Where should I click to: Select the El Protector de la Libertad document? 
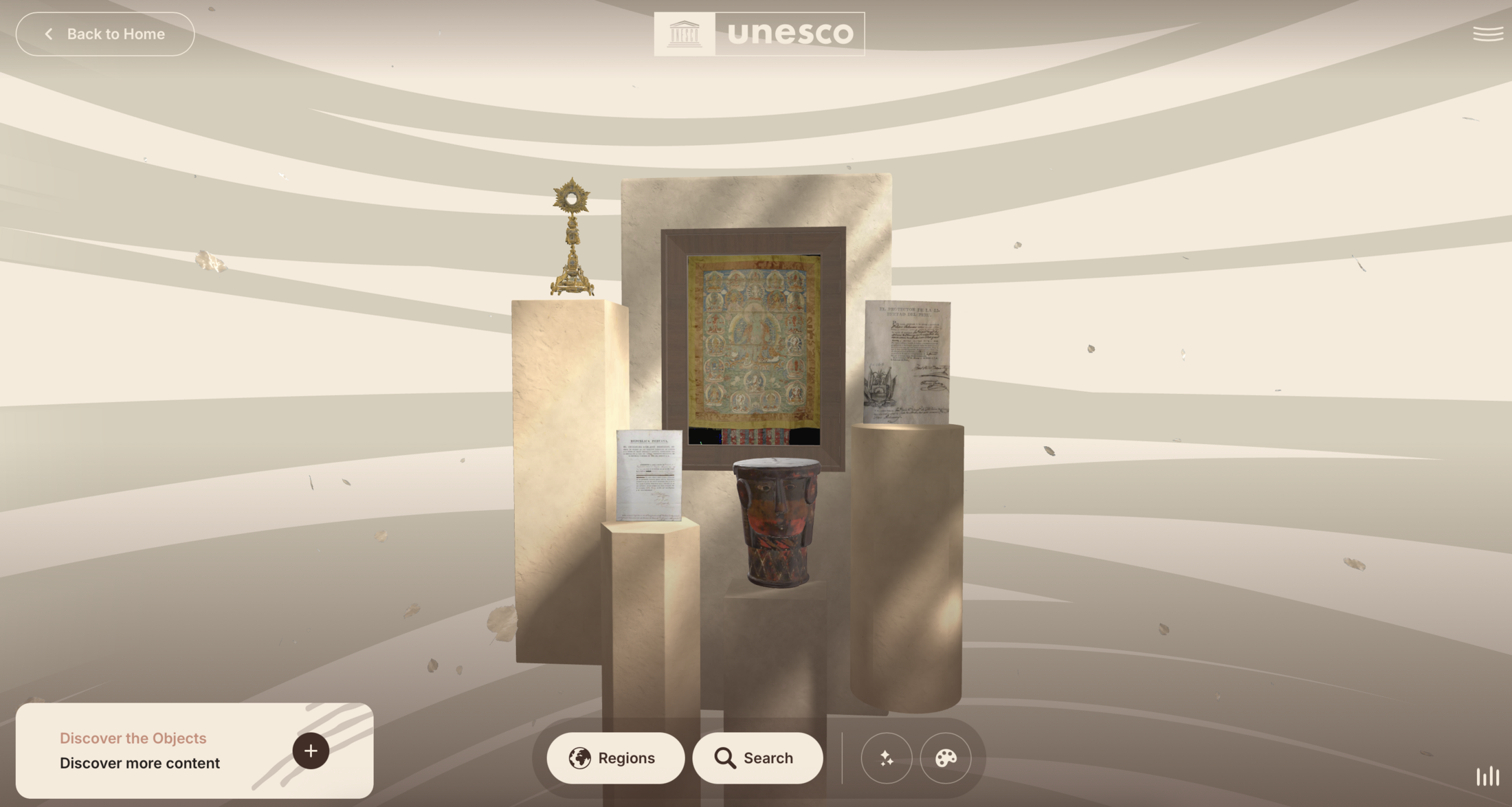(x=907, y=362)
